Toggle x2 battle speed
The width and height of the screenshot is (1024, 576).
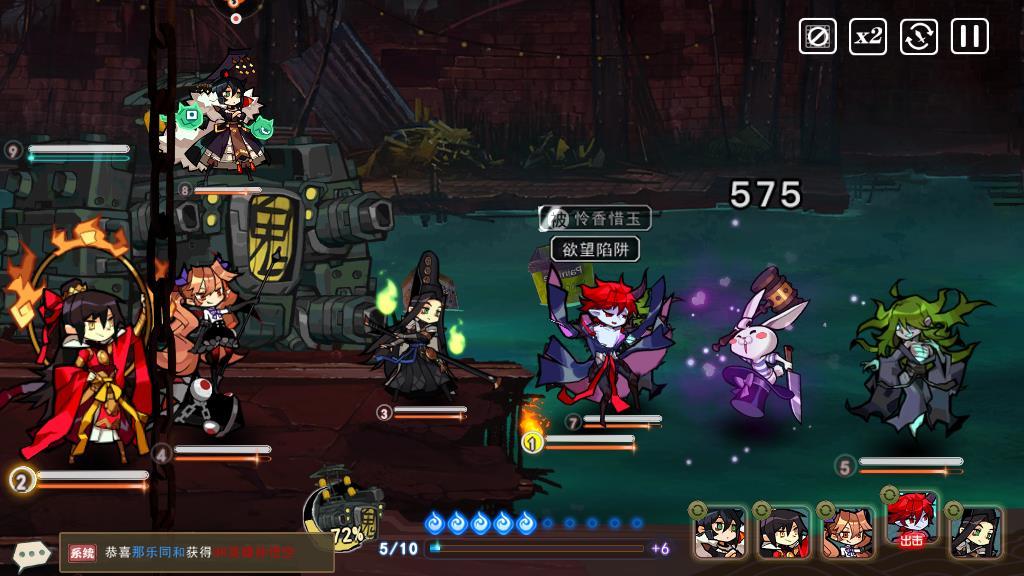point(868,37)
